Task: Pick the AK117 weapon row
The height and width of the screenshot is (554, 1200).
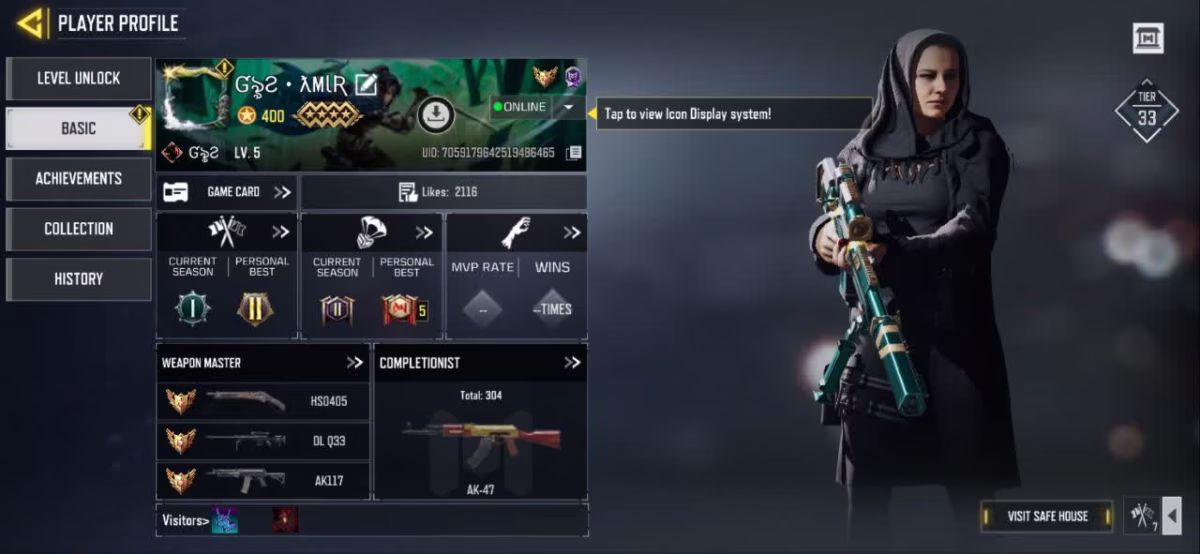Action: 264,480
